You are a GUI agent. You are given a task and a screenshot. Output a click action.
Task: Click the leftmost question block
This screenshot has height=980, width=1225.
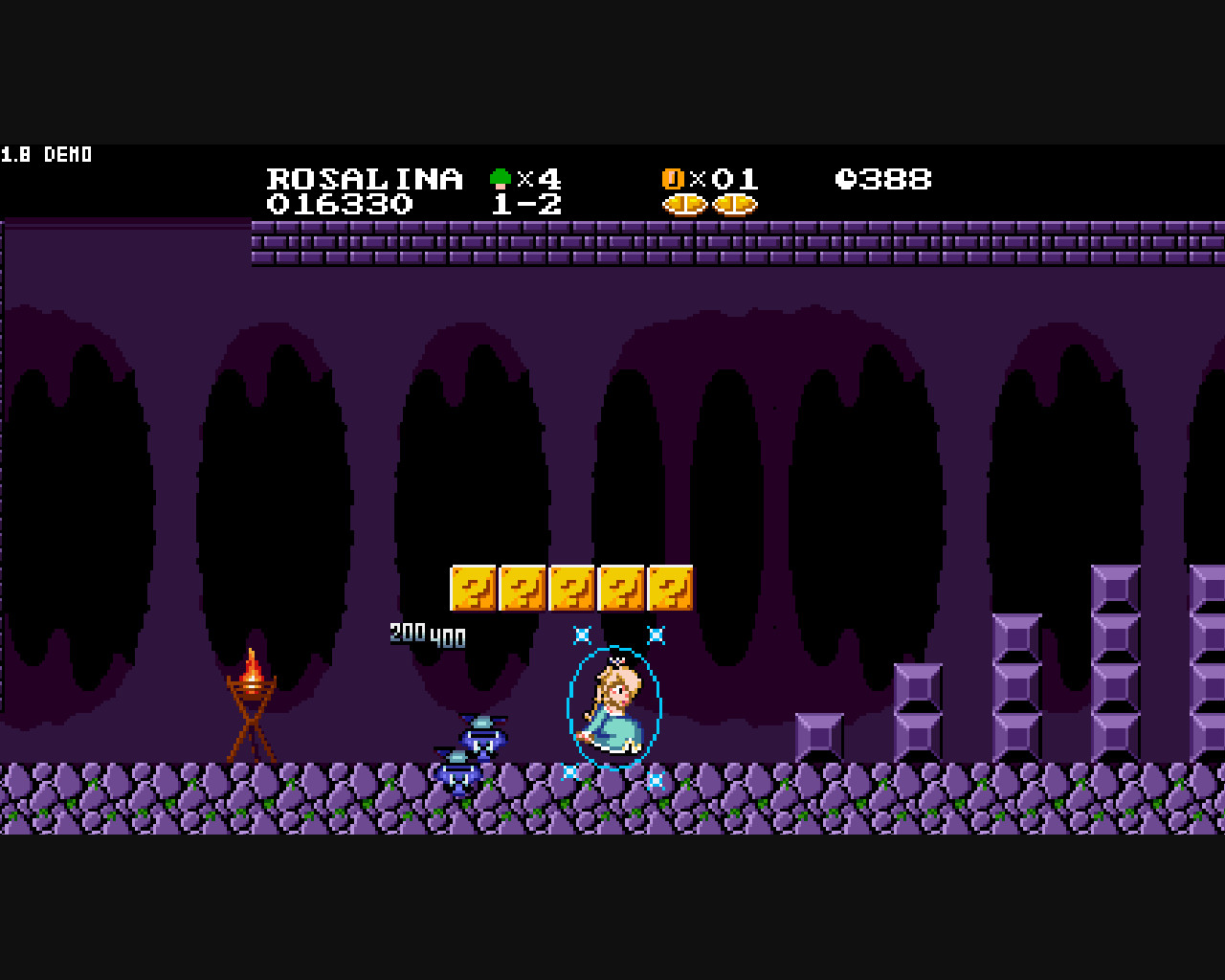click(473, 586)
